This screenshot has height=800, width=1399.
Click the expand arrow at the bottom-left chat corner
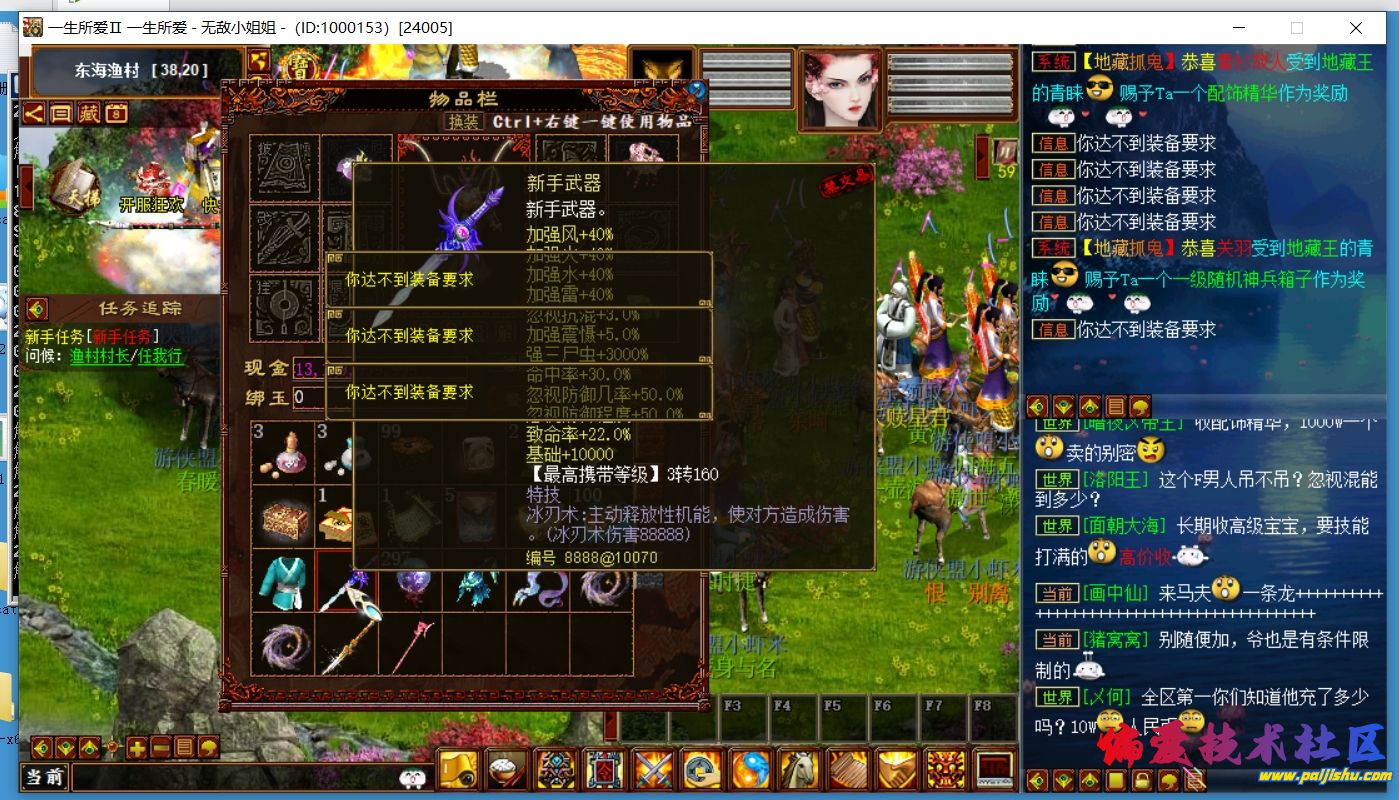[x=41, y=747]
